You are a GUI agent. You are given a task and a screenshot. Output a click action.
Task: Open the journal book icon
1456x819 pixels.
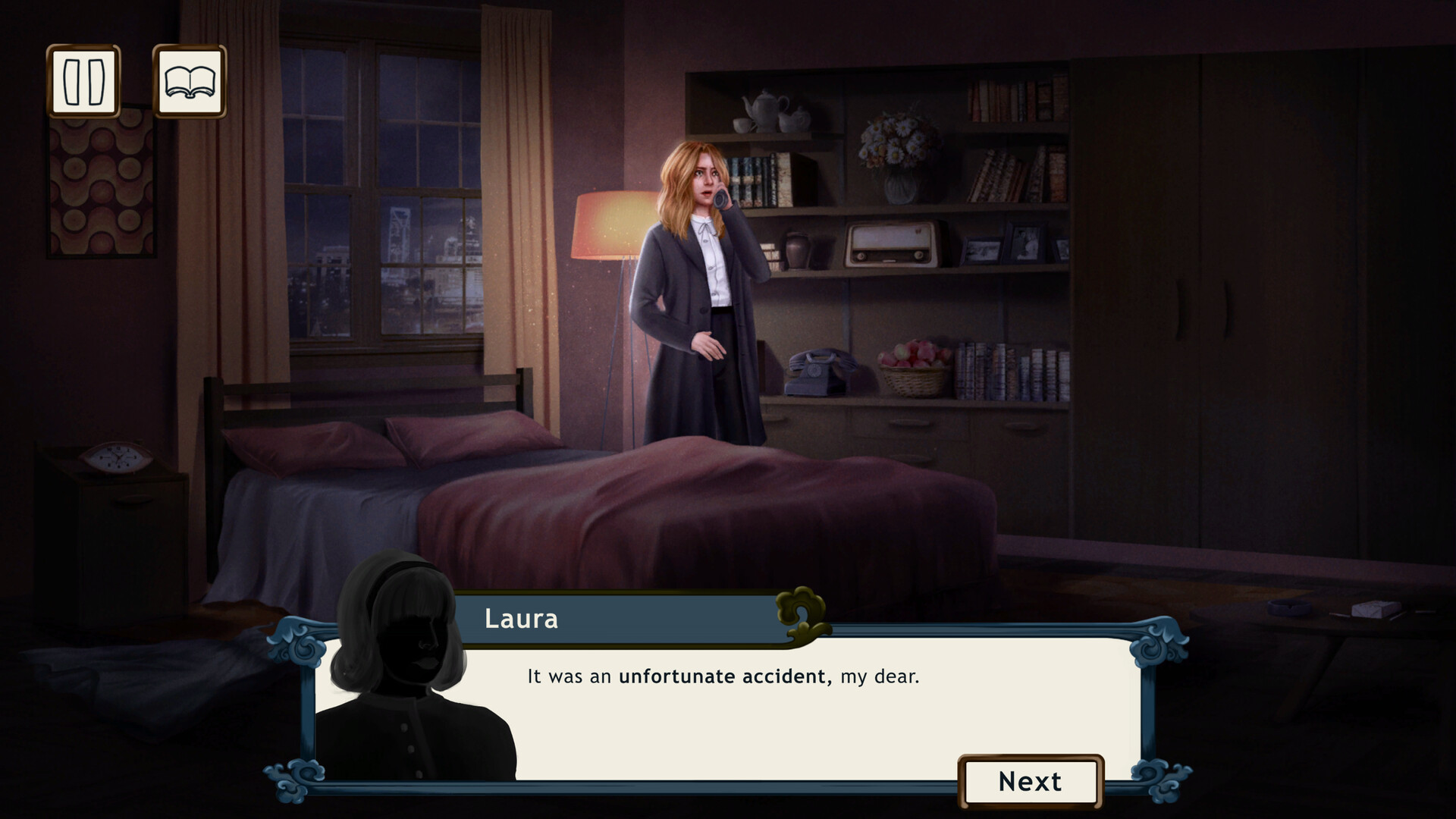pos(191,81)
